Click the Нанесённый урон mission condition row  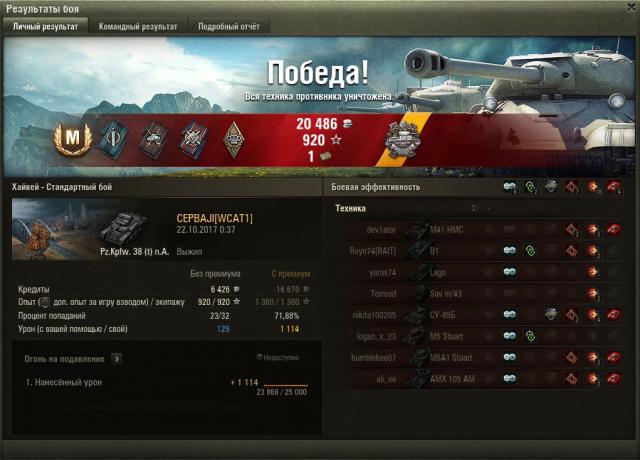[x=68, y=382]
